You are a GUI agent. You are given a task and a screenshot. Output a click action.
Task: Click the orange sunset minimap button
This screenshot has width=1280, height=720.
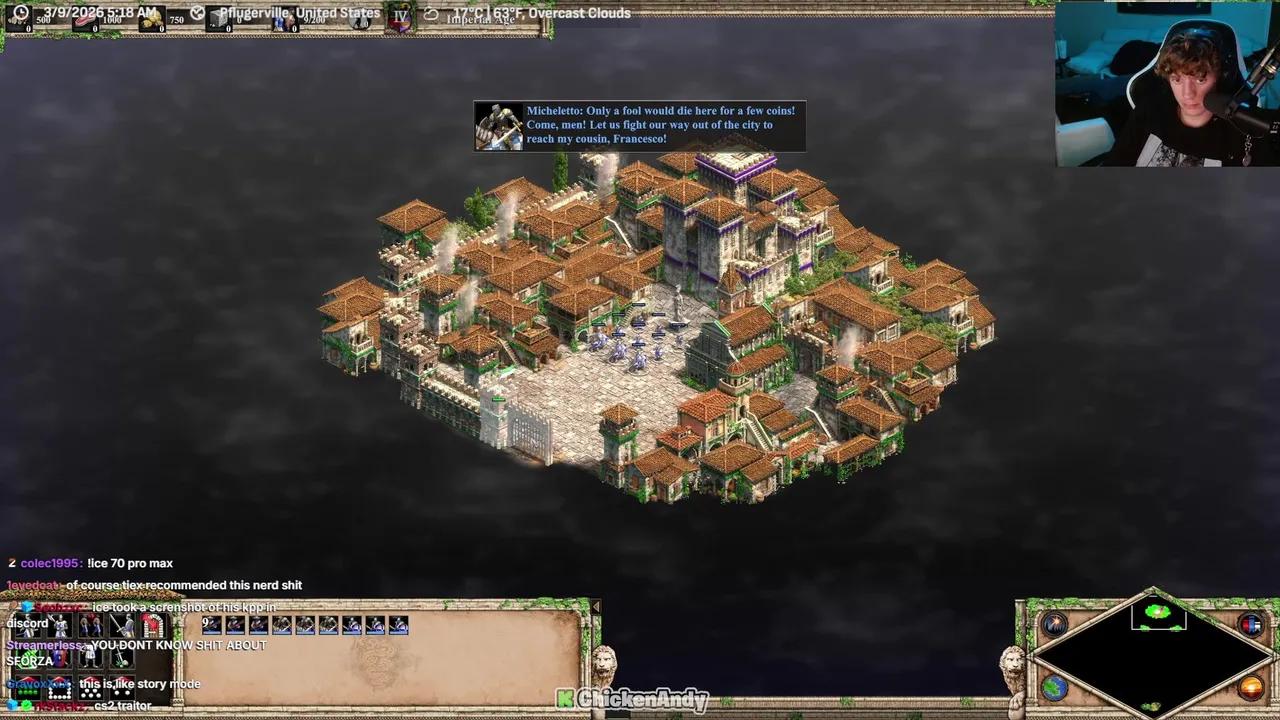[x=1251, y=687]
